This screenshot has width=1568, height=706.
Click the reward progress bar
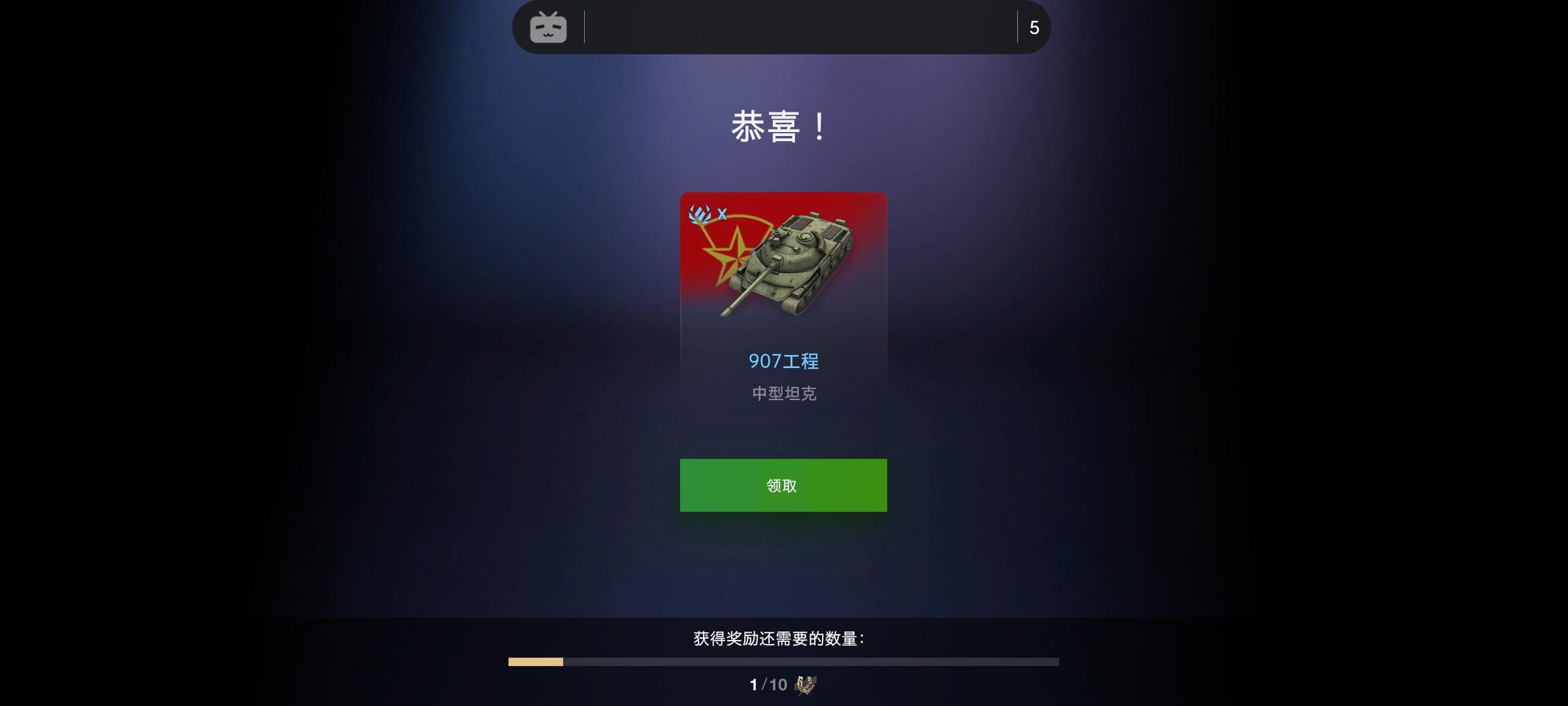[x=783, y=662]
